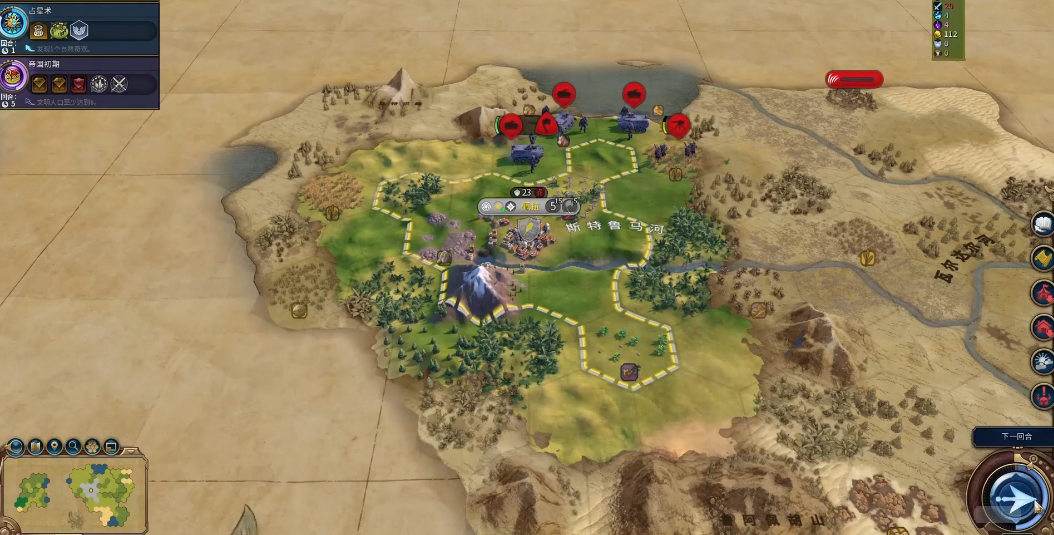This screenshot has height=535, width=1054.
Task: Toggle the hex grid options button
Action: tap(92, 446)
